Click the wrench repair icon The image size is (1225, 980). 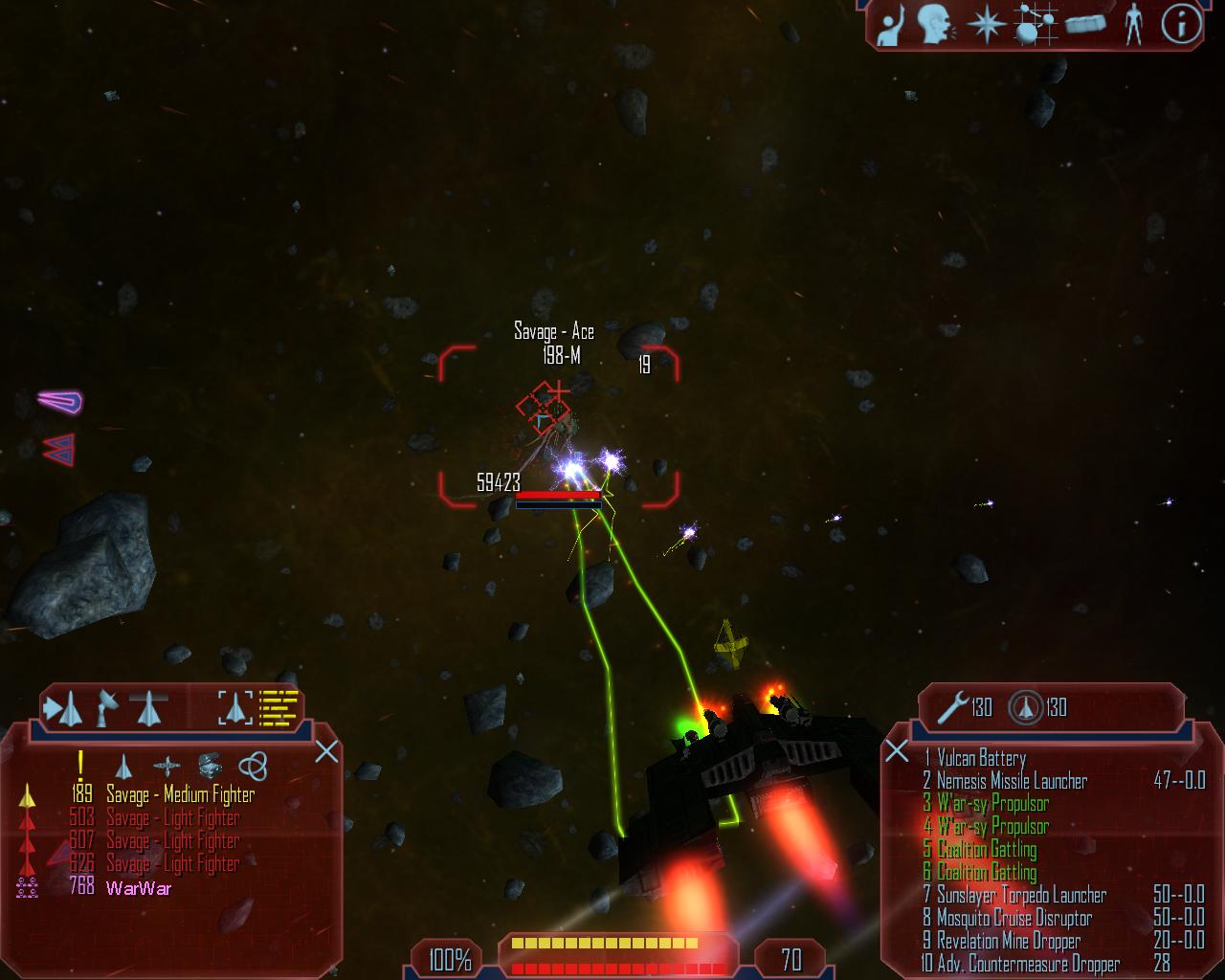coord(953,708)
